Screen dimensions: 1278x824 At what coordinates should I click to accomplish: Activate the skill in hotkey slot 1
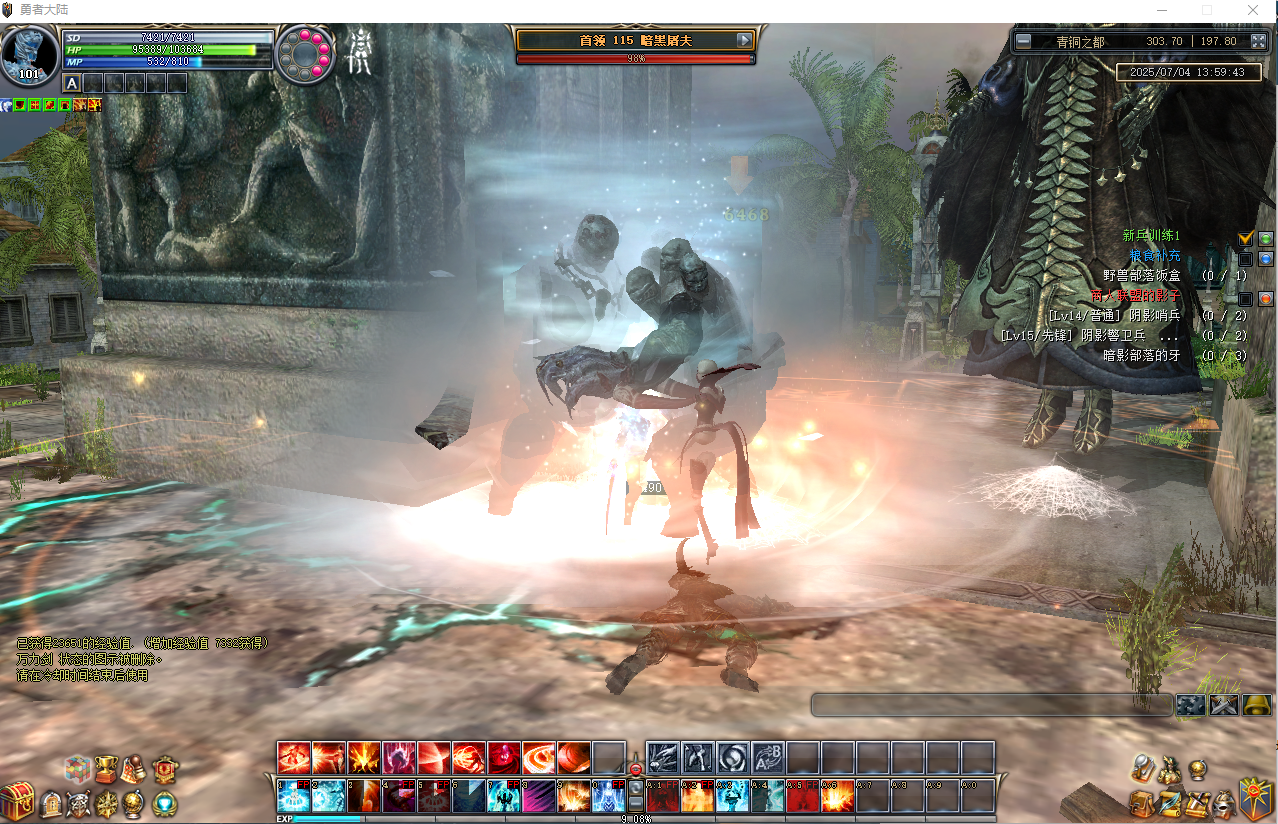coord(293,797)
